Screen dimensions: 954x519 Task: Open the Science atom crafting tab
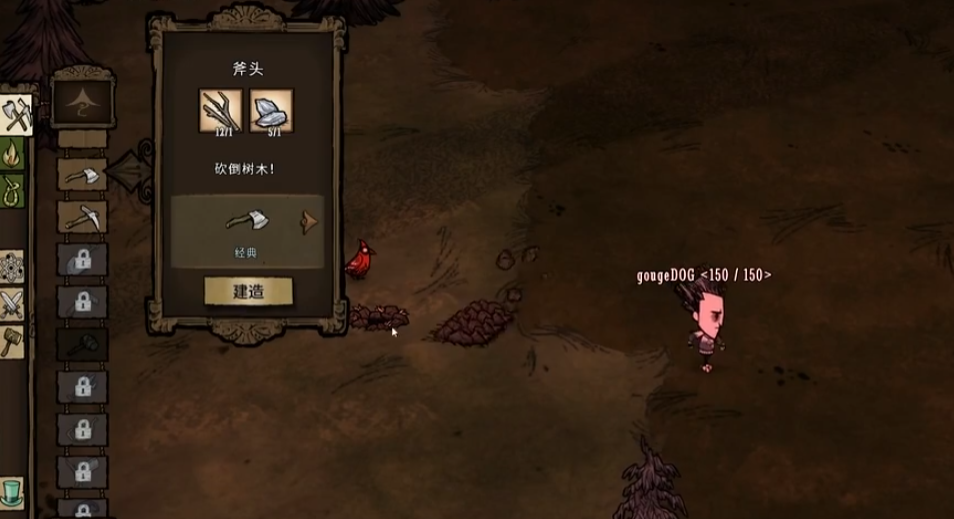[13, 266]
